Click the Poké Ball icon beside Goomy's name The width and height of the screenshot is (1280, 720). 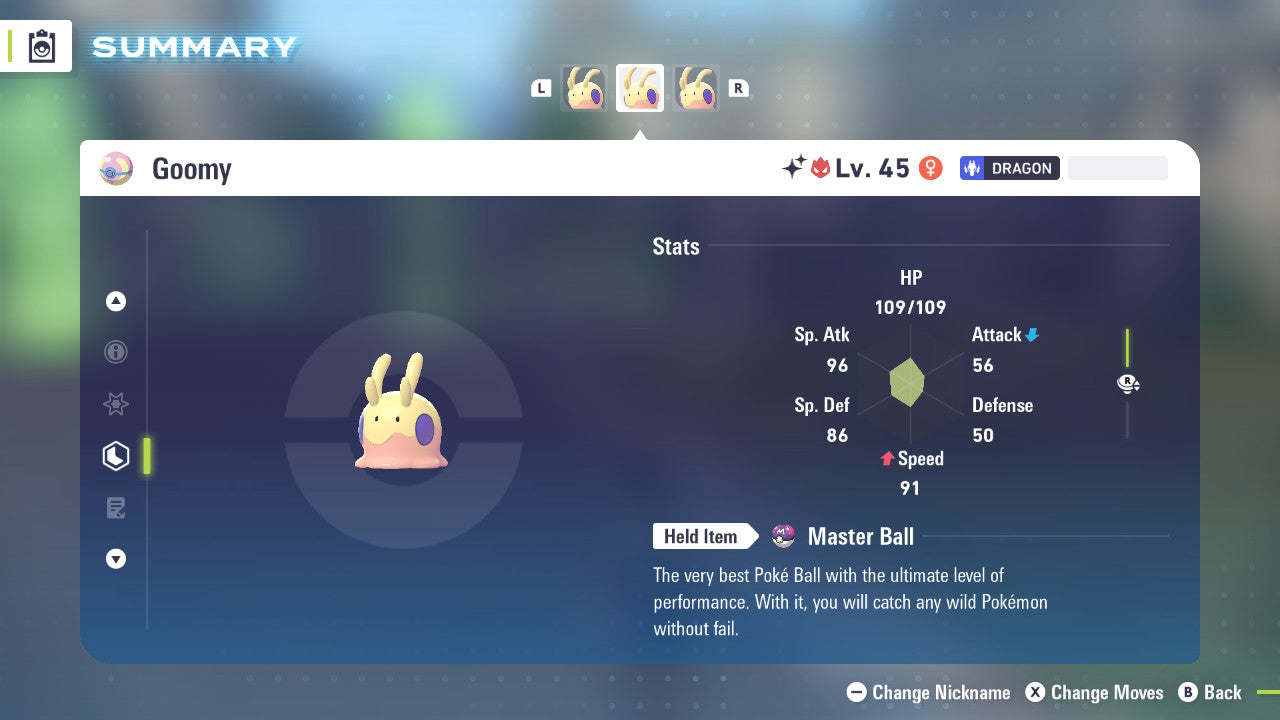coord(116,169)
